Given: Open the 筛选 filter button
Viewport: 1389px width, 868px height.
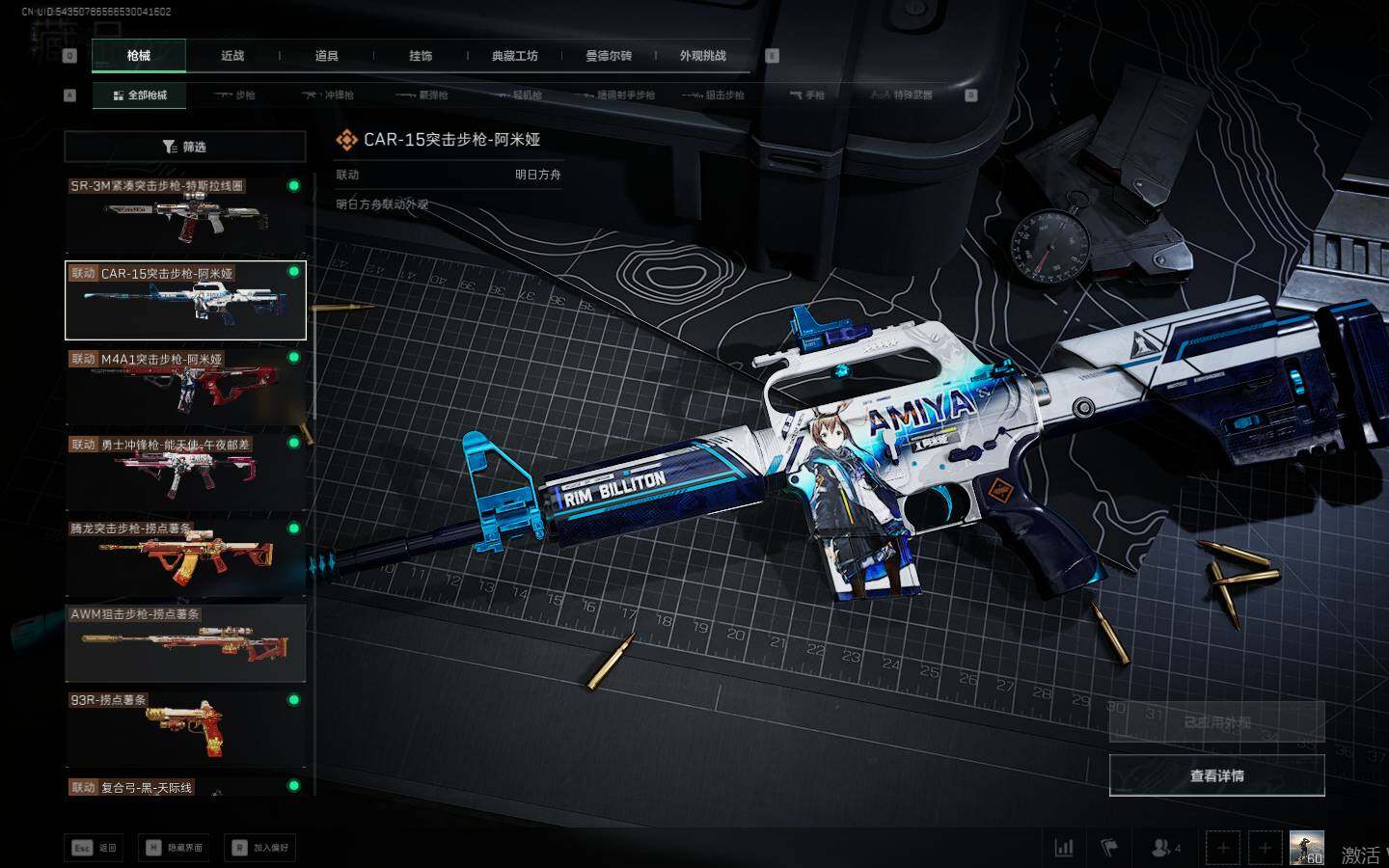Looking at the screenshot, I should (x=185, y=147).
